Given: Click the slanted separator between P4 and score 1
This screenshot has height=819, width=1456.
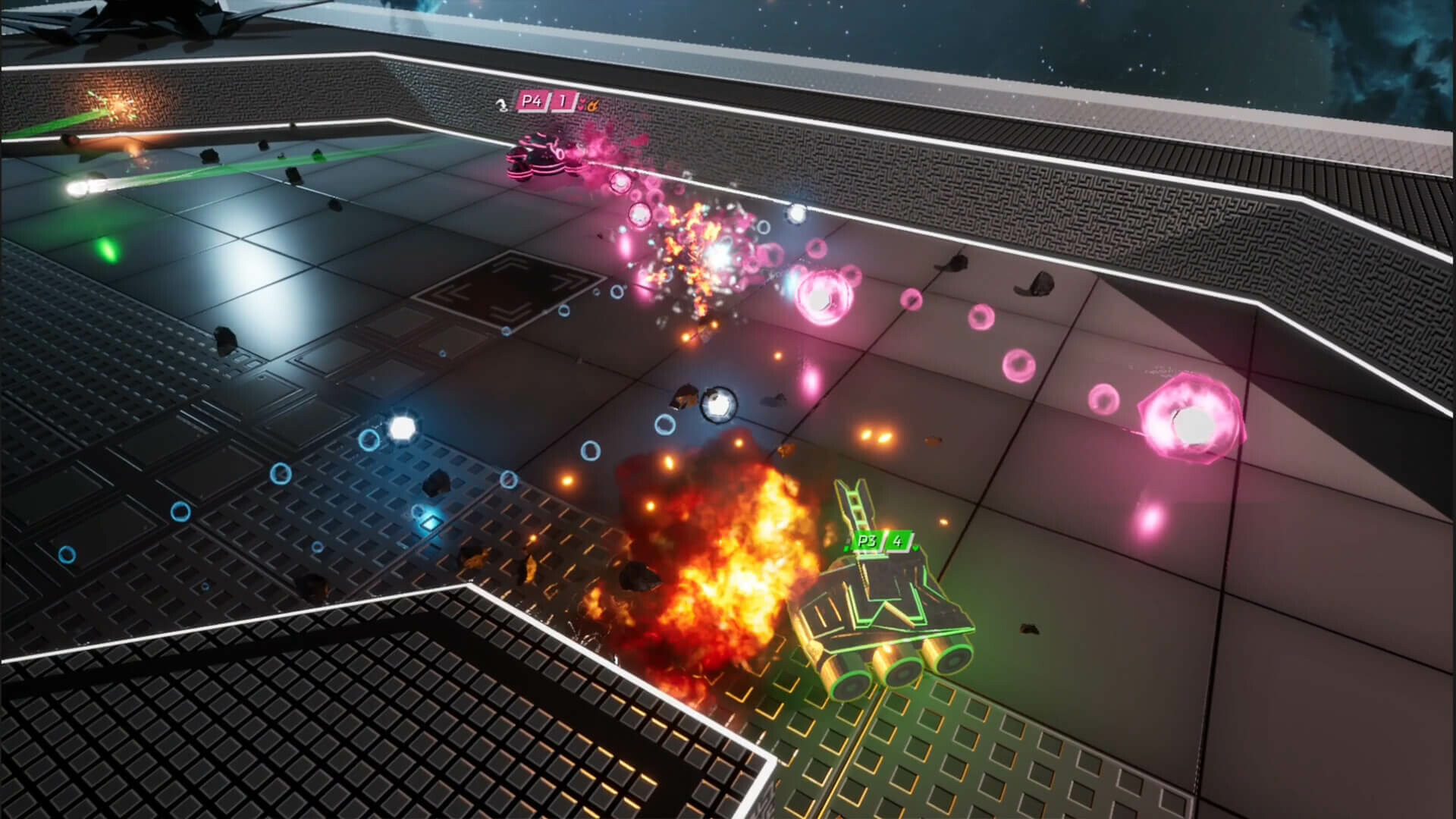Looking at the screenshot, I should click(x=549, y=102).
